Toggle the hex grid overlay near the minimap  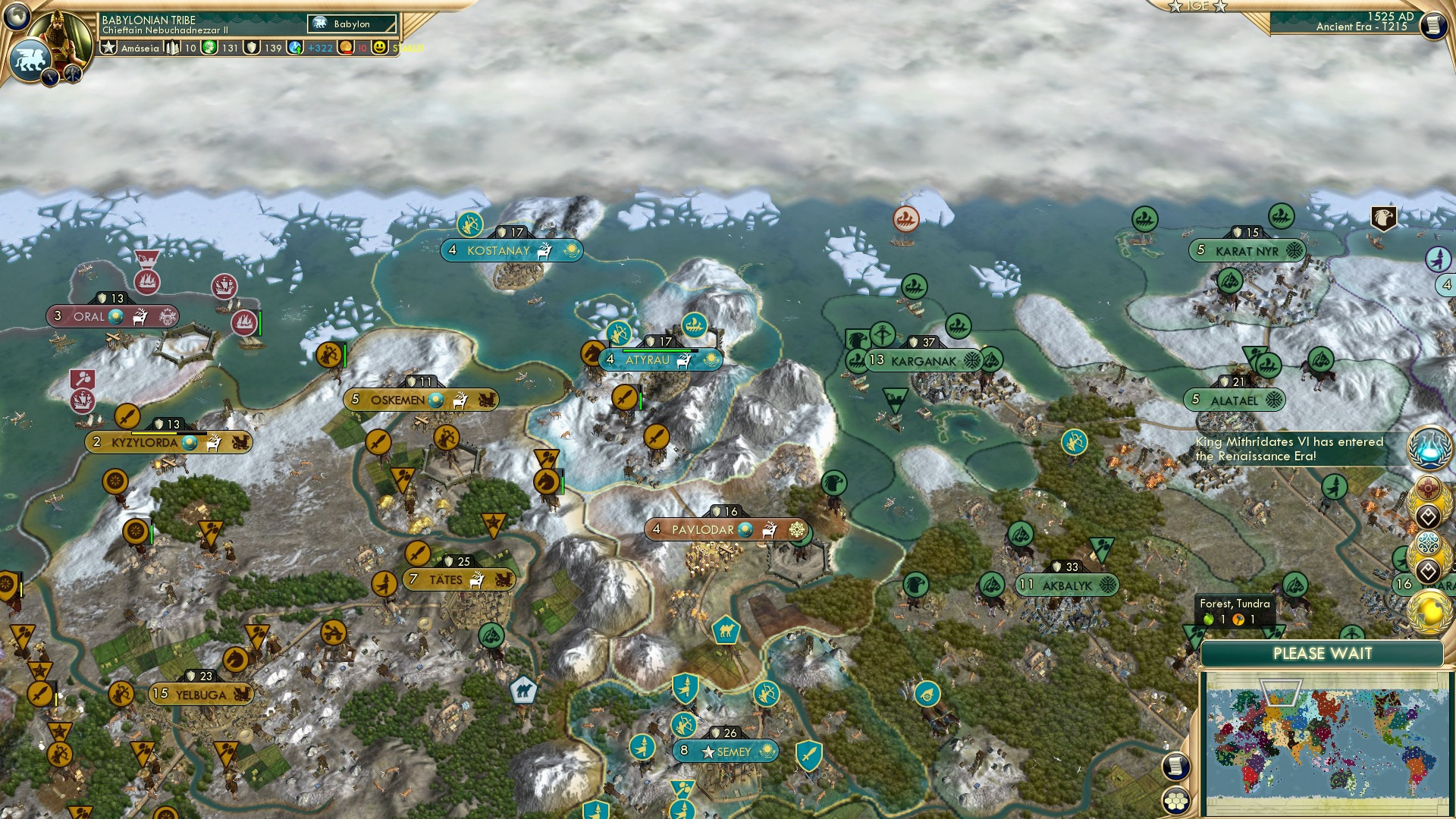[1175, 802]
